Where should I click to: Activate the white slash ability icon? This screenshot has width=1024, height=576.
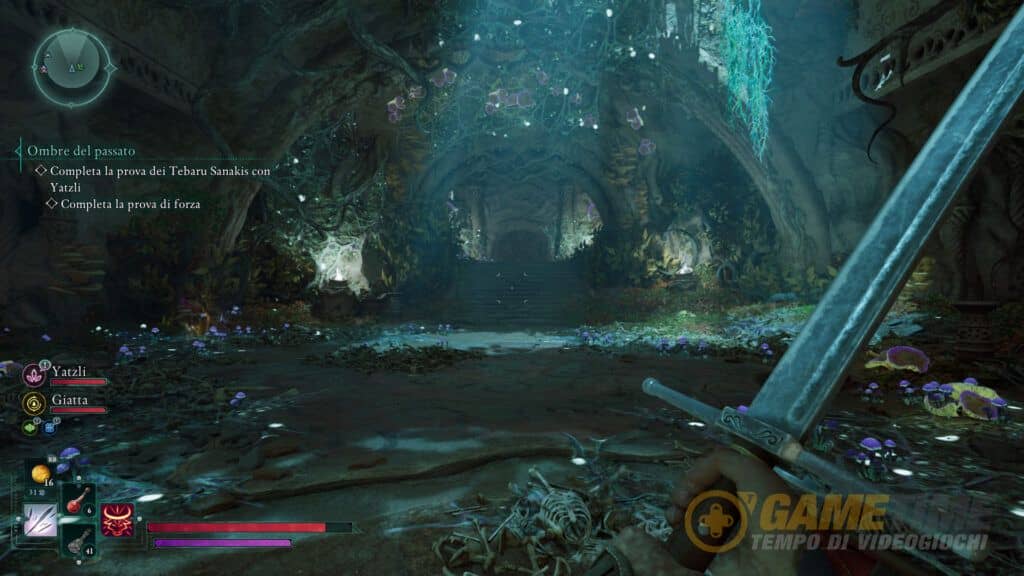click(40, 521)
